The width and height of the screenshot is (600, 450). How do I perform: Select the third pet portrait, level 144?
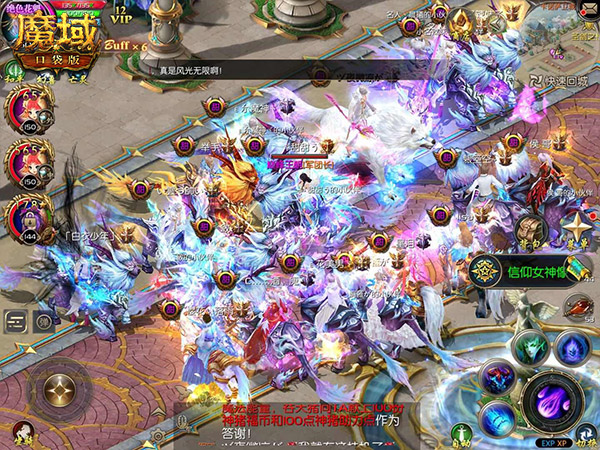point(25,214)
